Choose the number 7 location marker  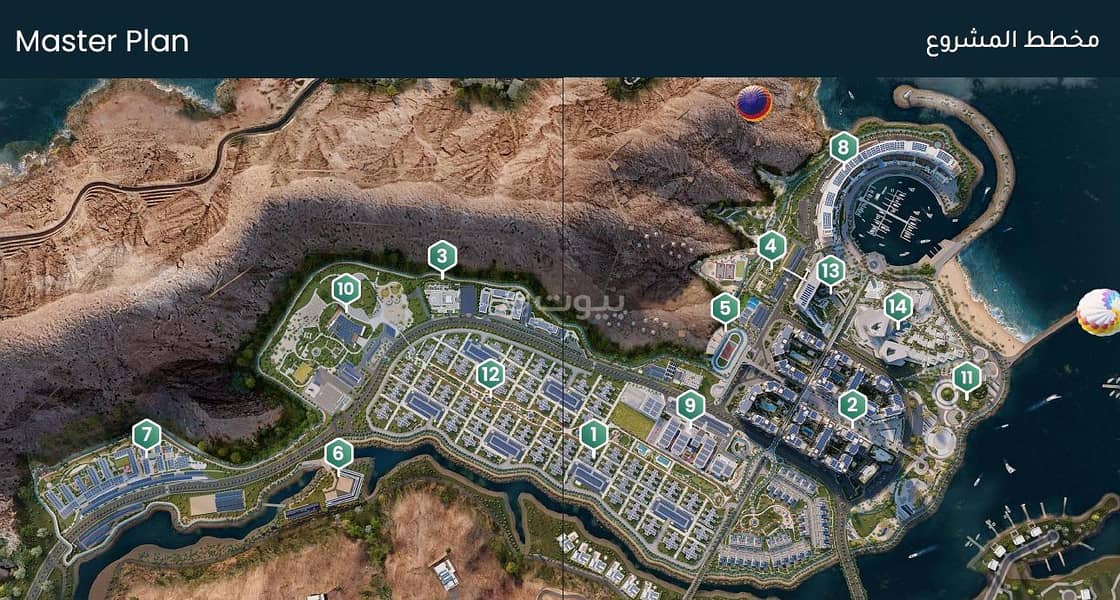[146, 435]
